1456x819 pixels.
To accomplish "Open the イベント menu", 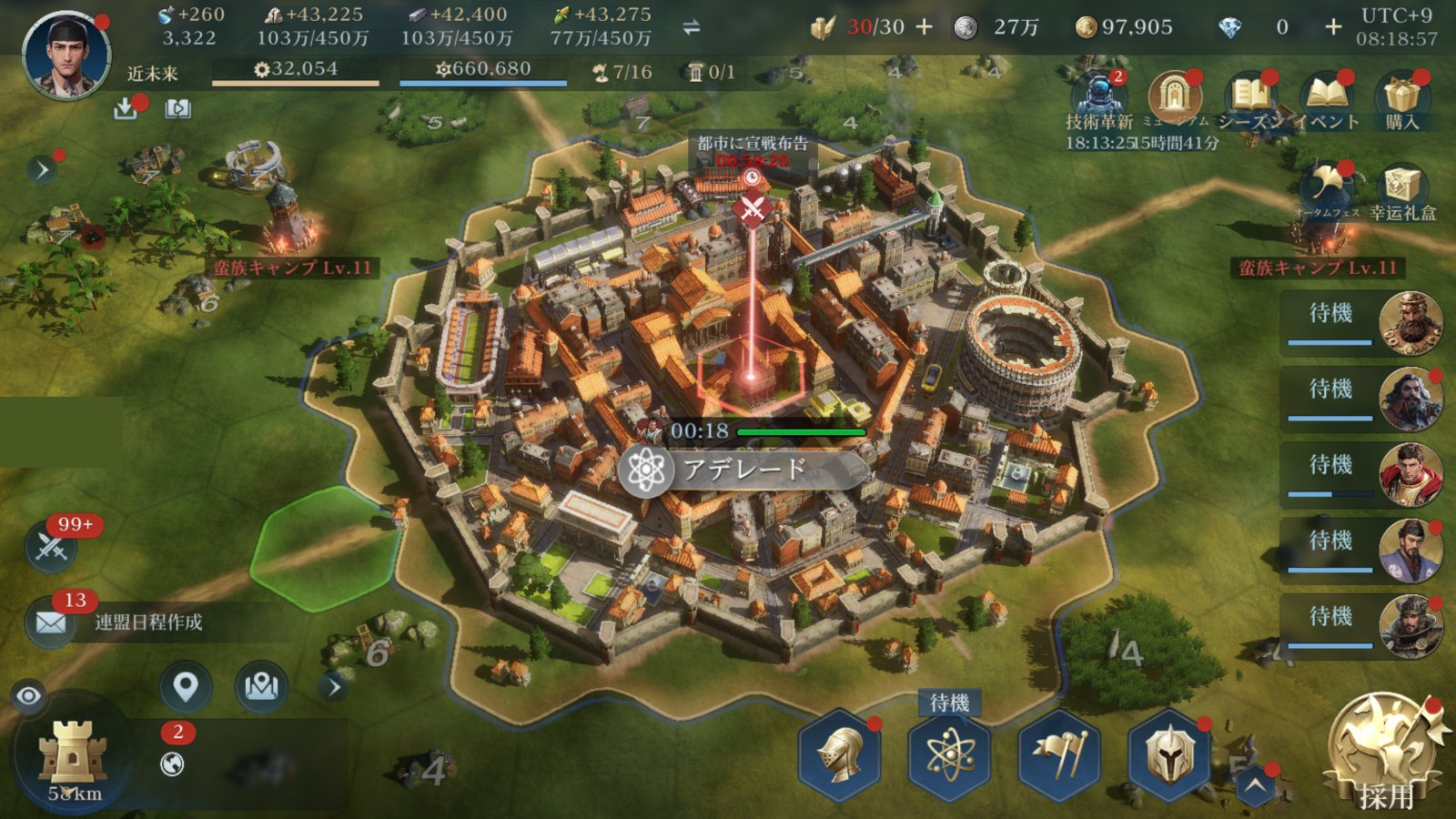I will tap(1327, 96).
